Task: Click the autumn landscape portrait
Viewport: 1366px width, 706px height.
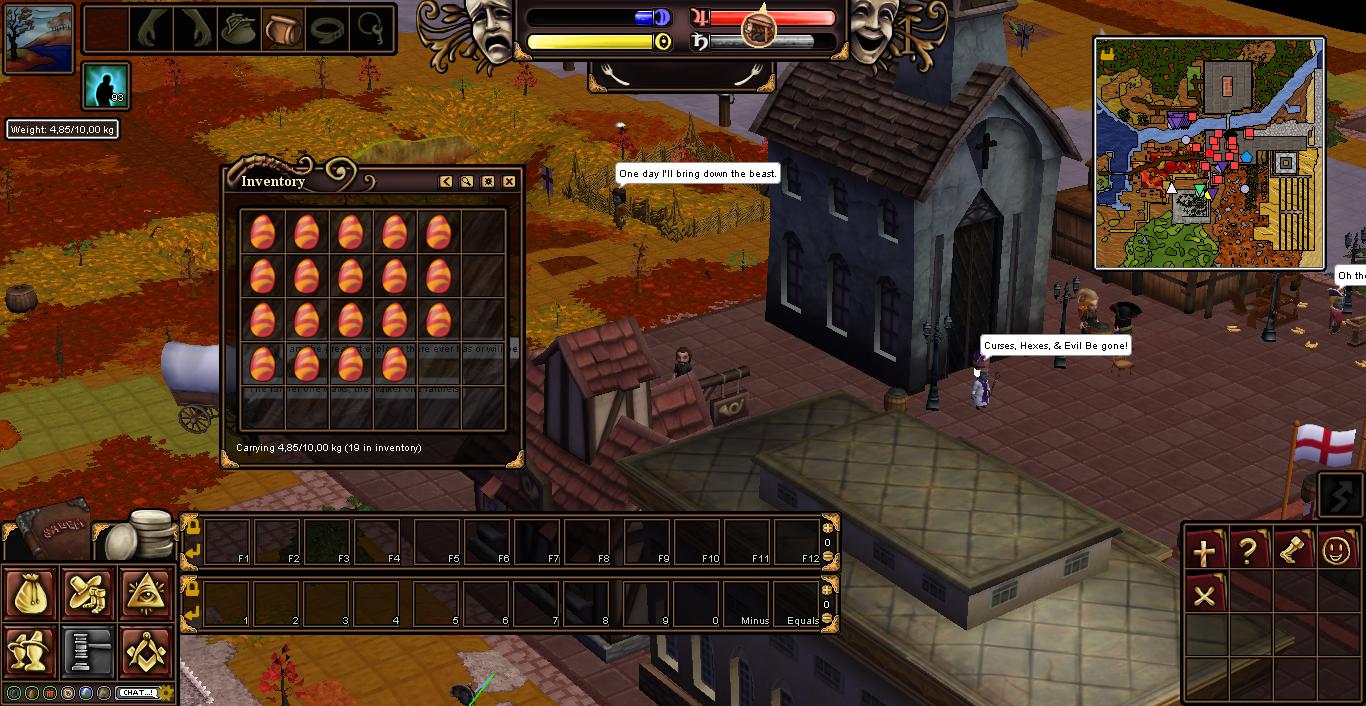Action: click(38, 37)
